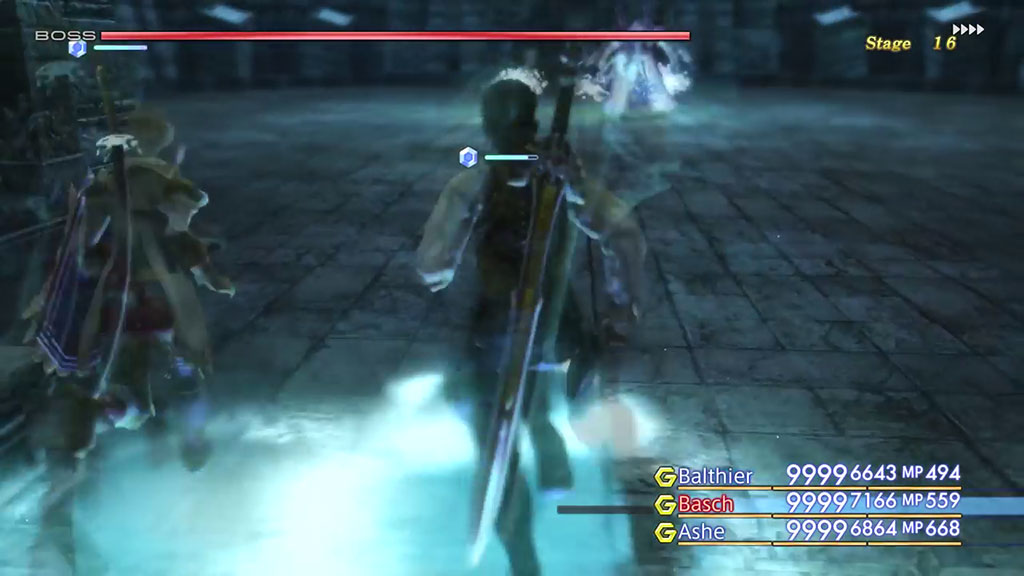Toggle the gambit icon beside Ashe
Screen dimensions: 1024x576
(x=664, y=531)
